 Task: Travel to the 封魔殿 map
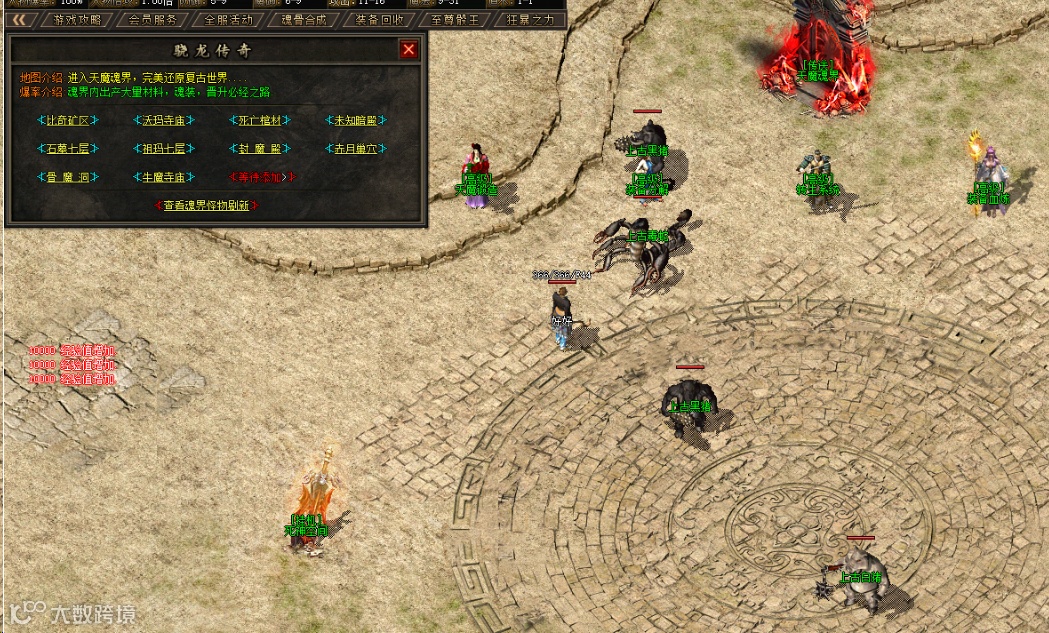coord(260,149)
